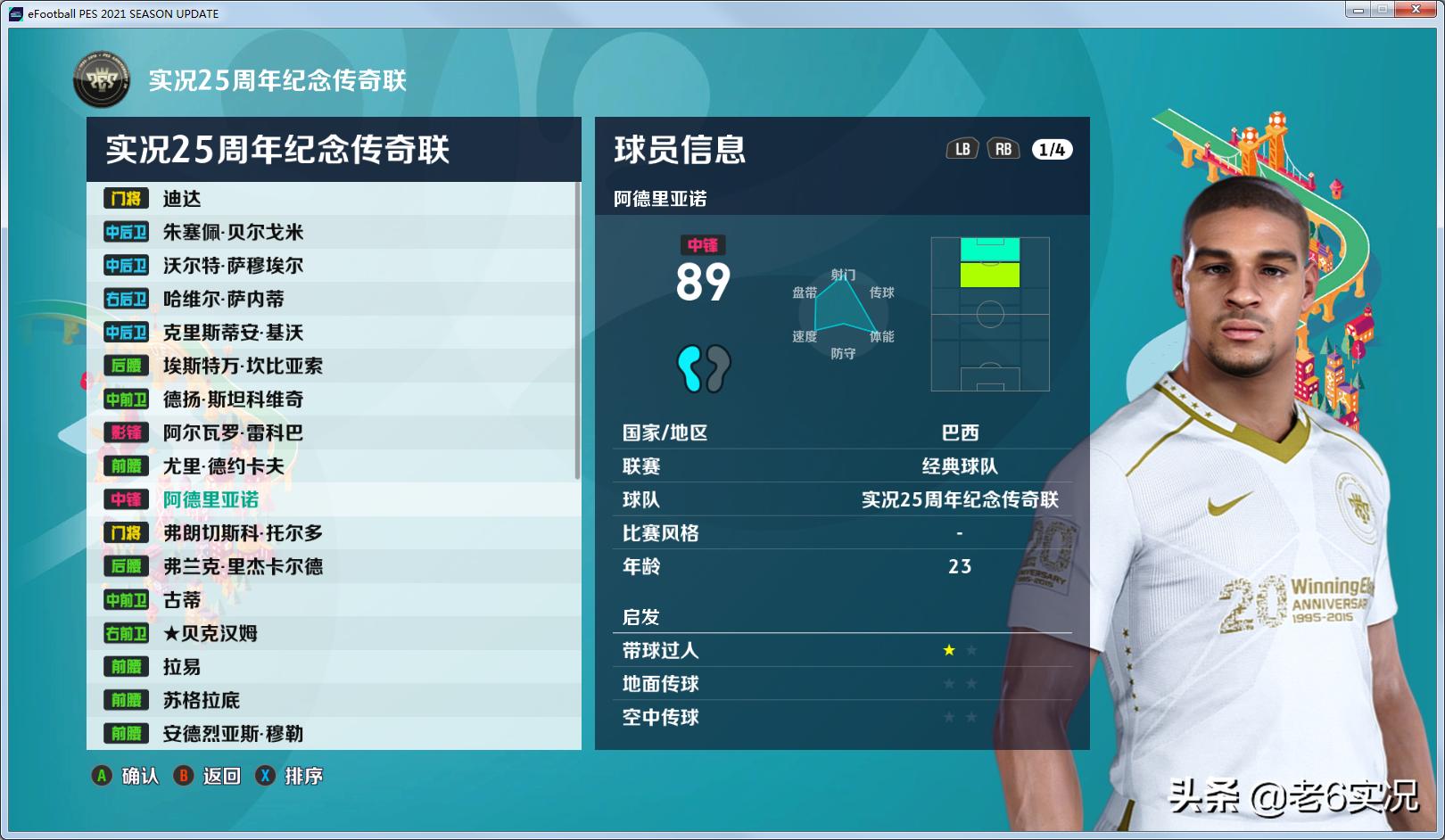Toggle the yellow star for 带球过人
This screenshot has height=840, width=1445.
click(x=948, y=650)
